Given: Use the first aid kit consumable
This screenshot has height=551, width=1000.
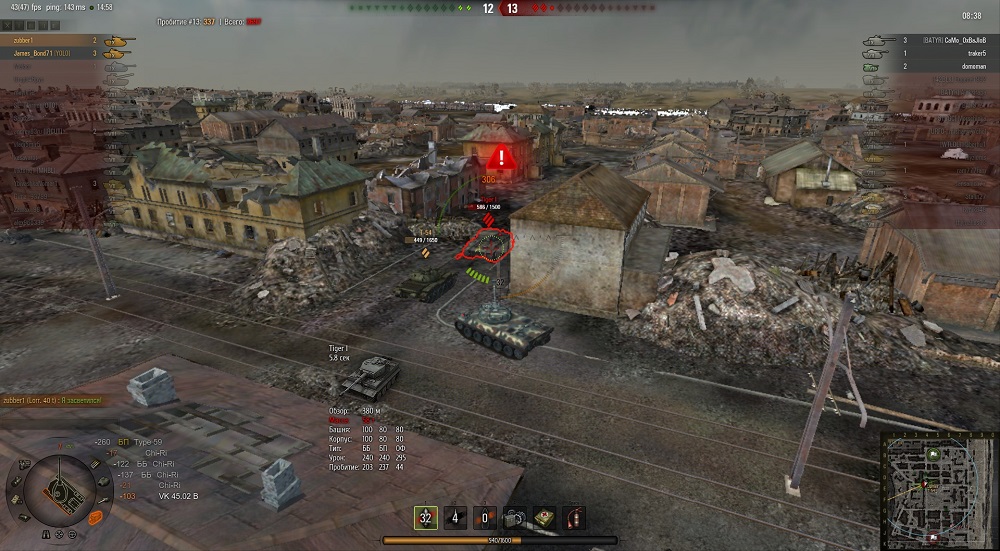Looking at the screenshot, I should coord(545,518).
